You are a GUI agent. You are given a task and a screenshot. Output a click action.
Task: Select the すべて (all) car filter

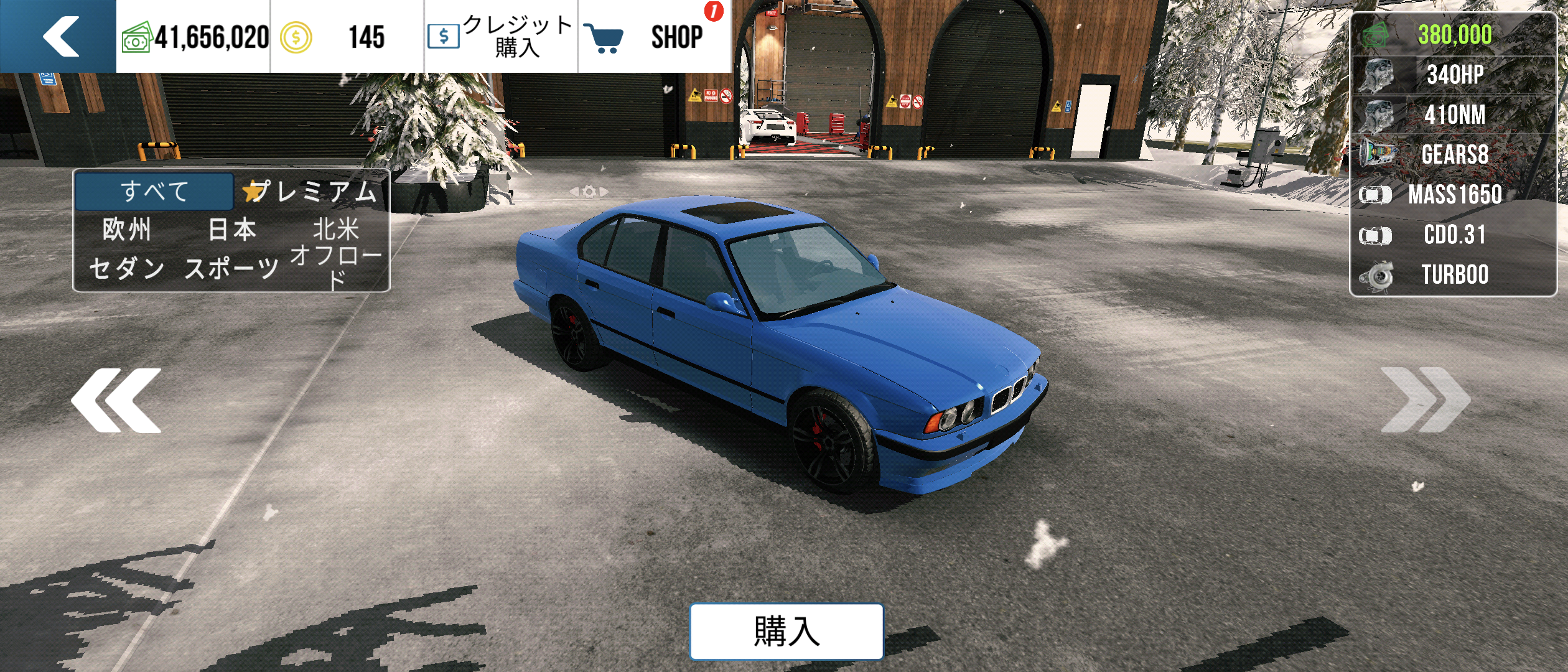coord(154,191)
